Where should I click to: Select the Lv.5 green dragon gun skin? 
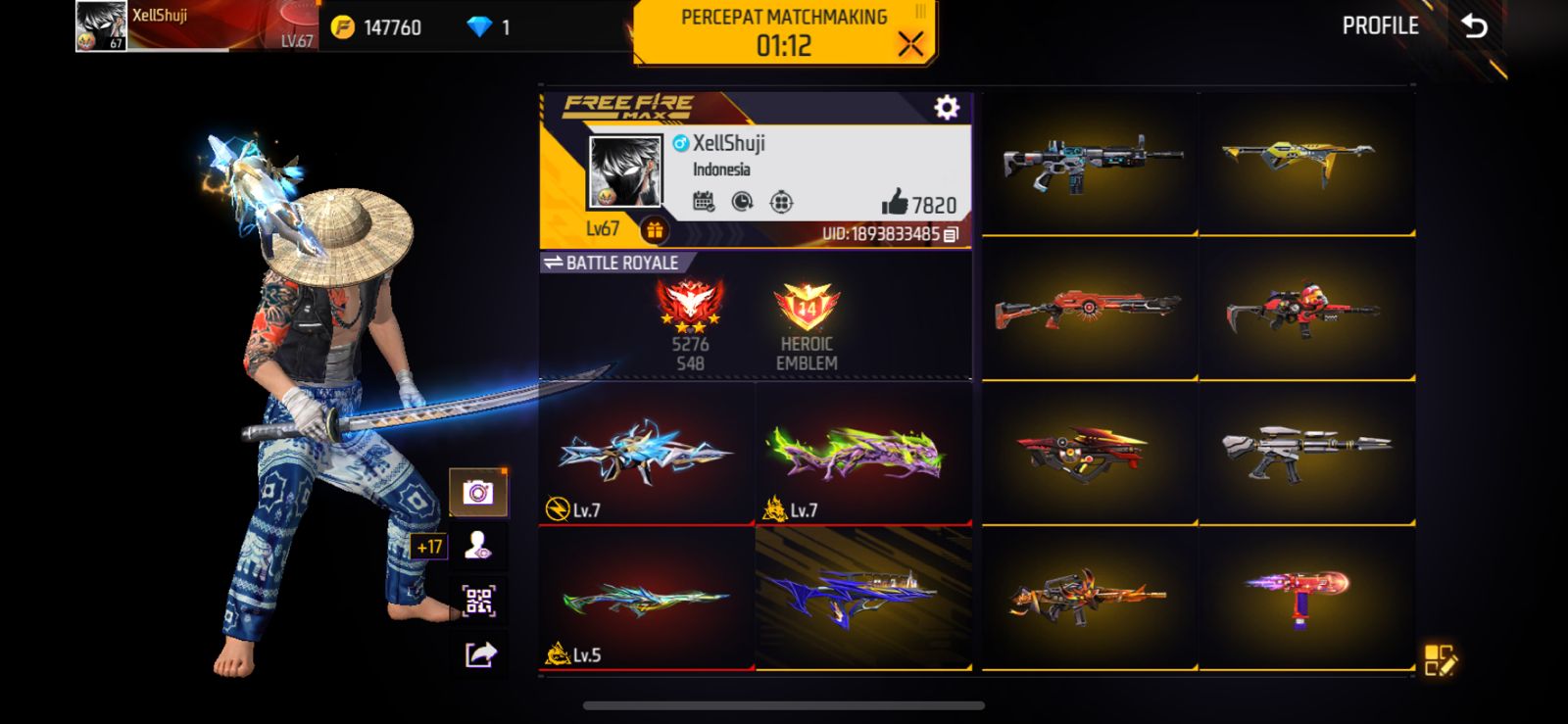coord(646,598)
